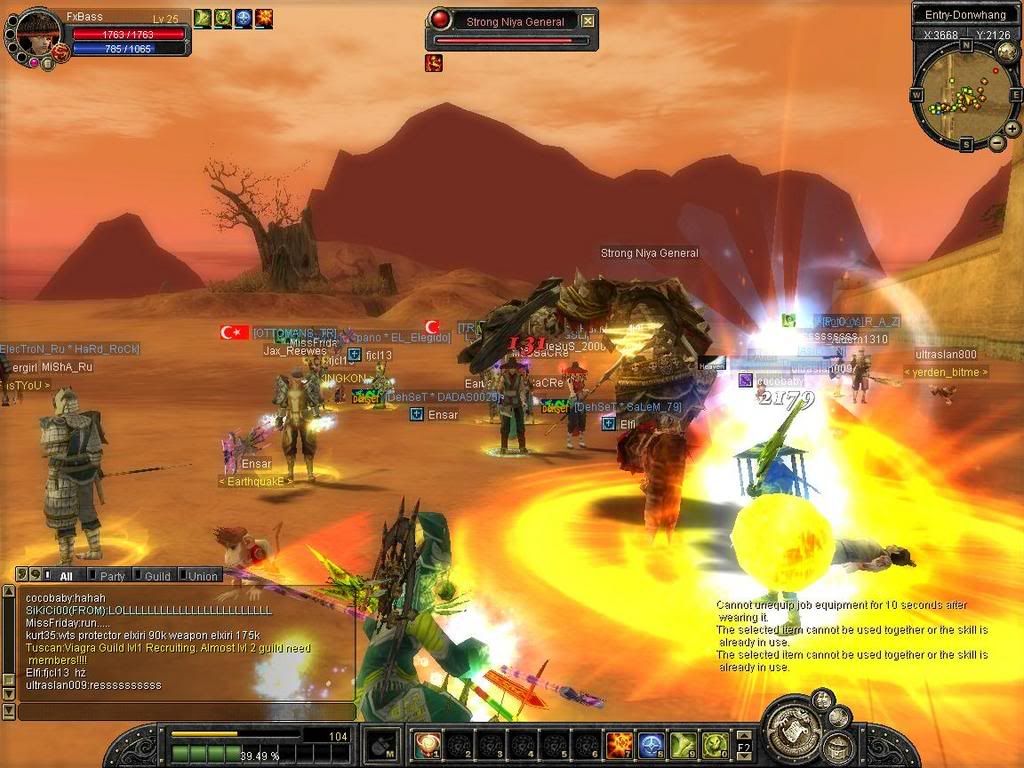The image size is (1024, 768).
Task: Switch chat to the Party tab
Action: click(111, 576)
